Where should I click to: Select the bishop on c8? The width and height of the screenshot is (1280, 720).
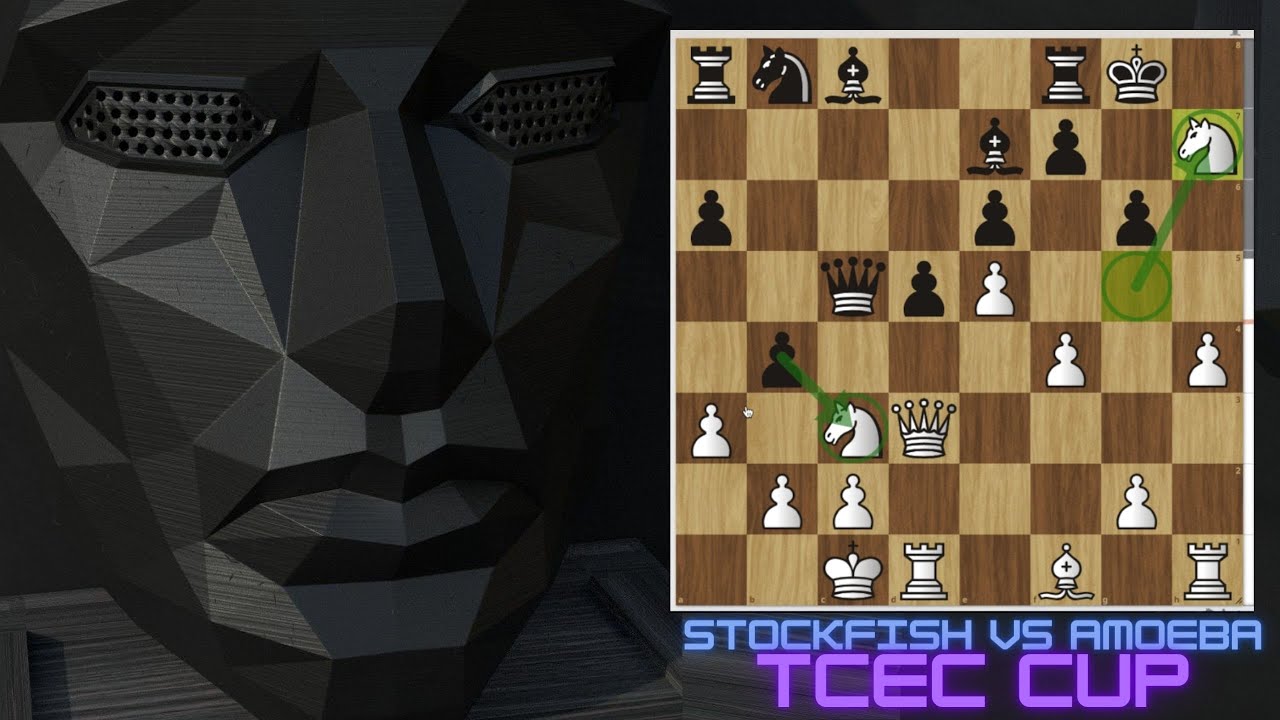coord(853,74)
